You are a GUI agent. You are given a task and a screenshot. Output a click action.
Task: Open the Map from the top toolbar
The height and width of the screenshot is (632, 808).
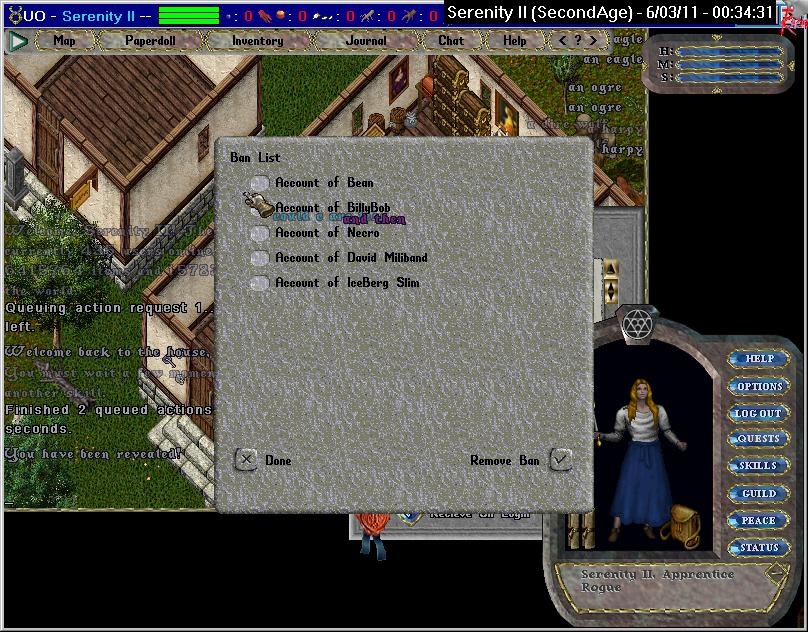point(64,41)
